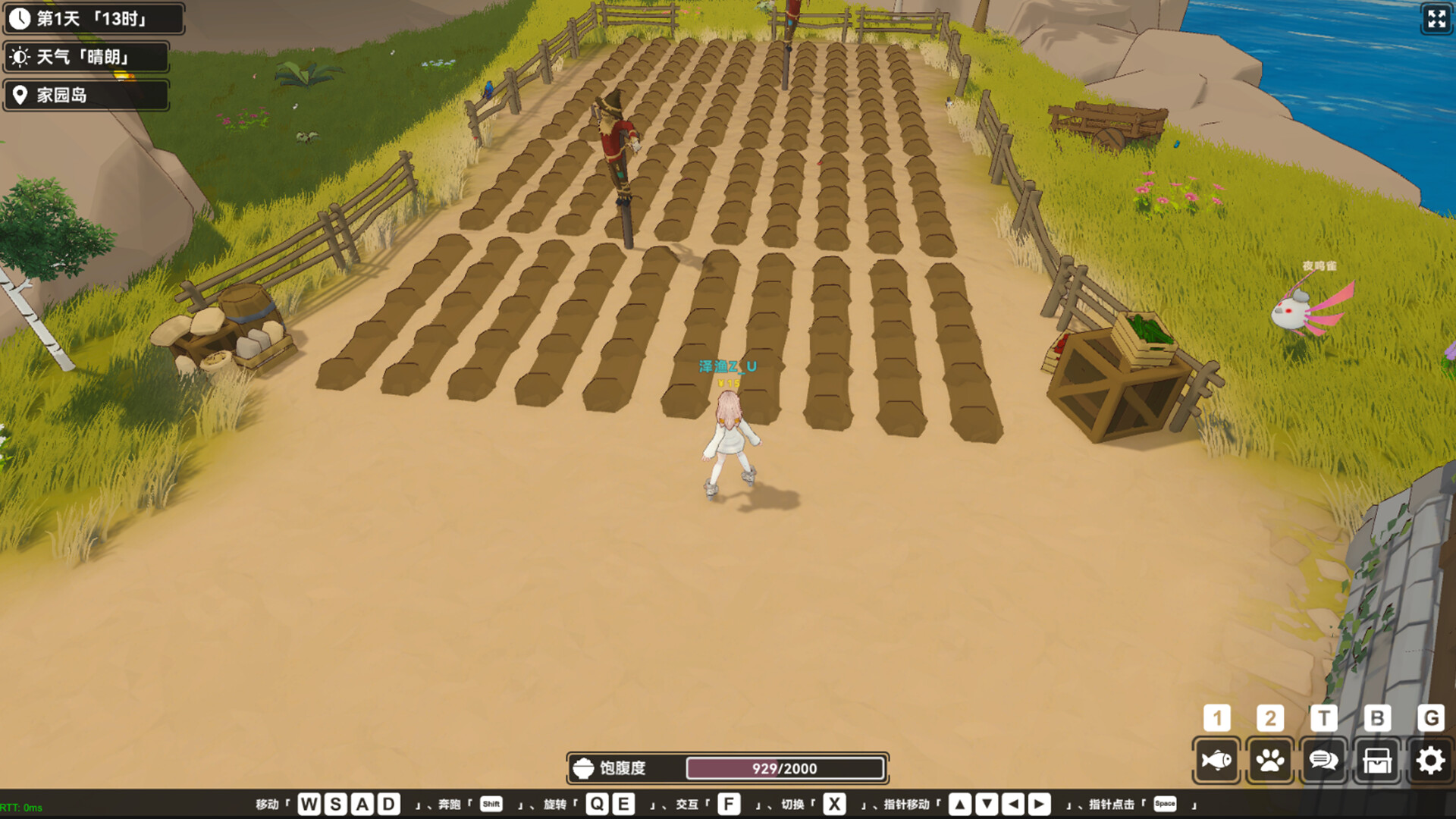Open the paw print pet panel
The width and height of the screenshot is (1456, 819).
click(1270, 760)
